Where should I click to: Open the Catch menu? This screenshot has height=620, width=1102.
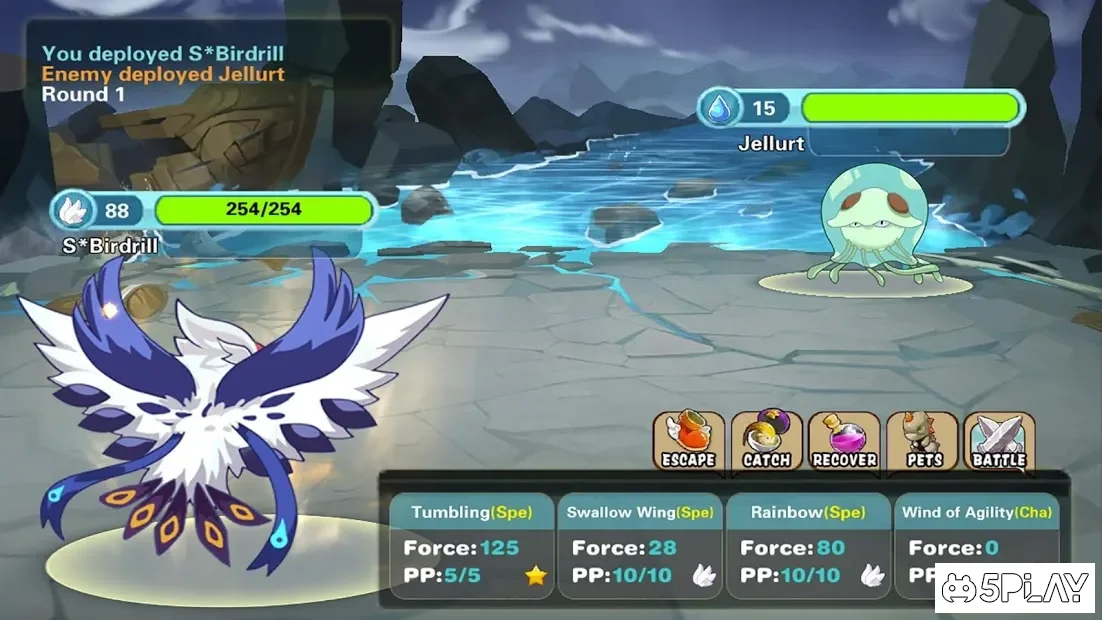click(x=766, y=441)
